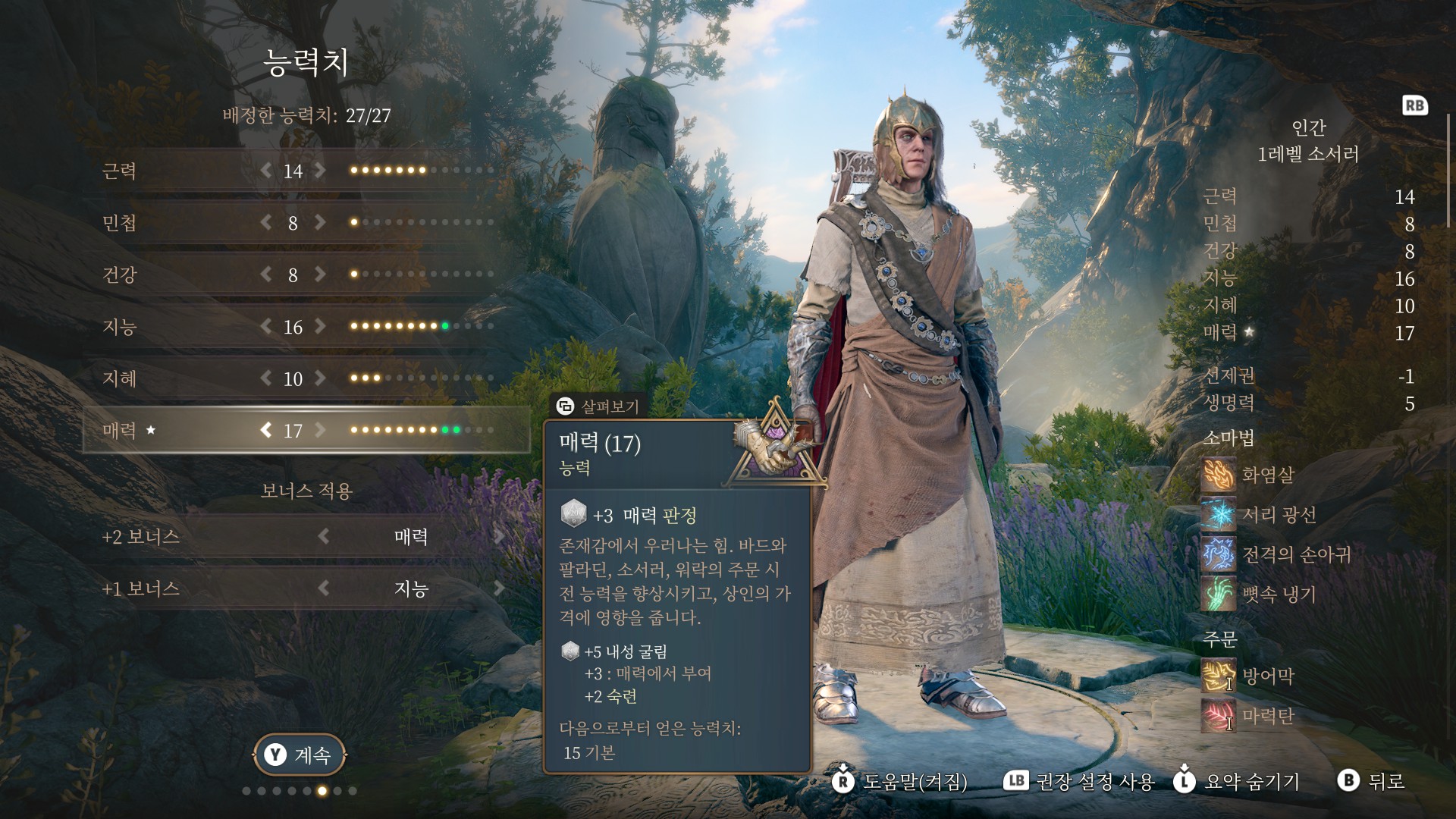The width and height of the screenshot is (1456, 819).
Task: Inspect the 전격의 손아귀 cantrip icon
Action: pos(1218,554)
